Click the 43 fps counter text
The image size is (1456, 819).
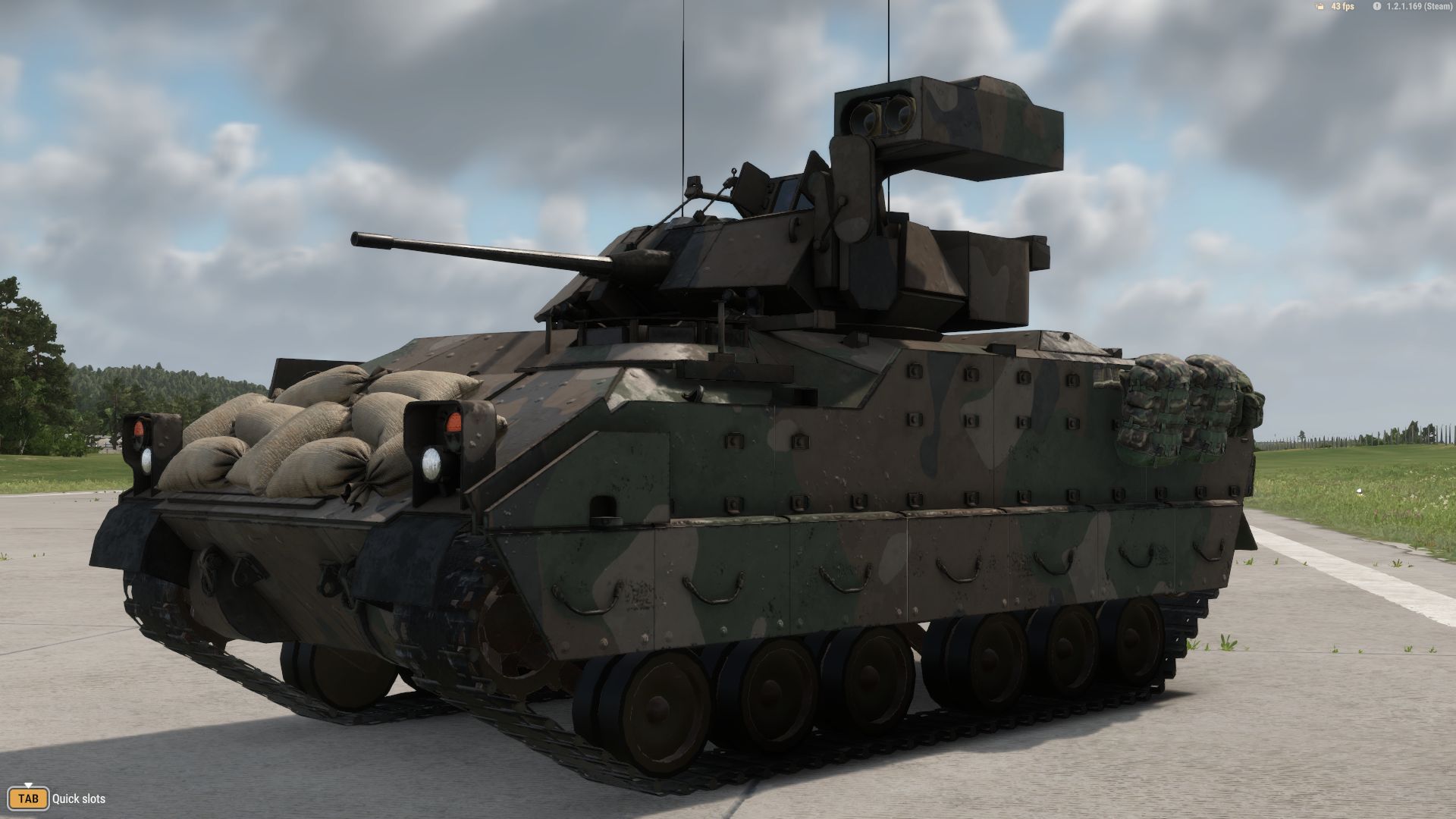pyautogui.click(x=1343, y=6)
